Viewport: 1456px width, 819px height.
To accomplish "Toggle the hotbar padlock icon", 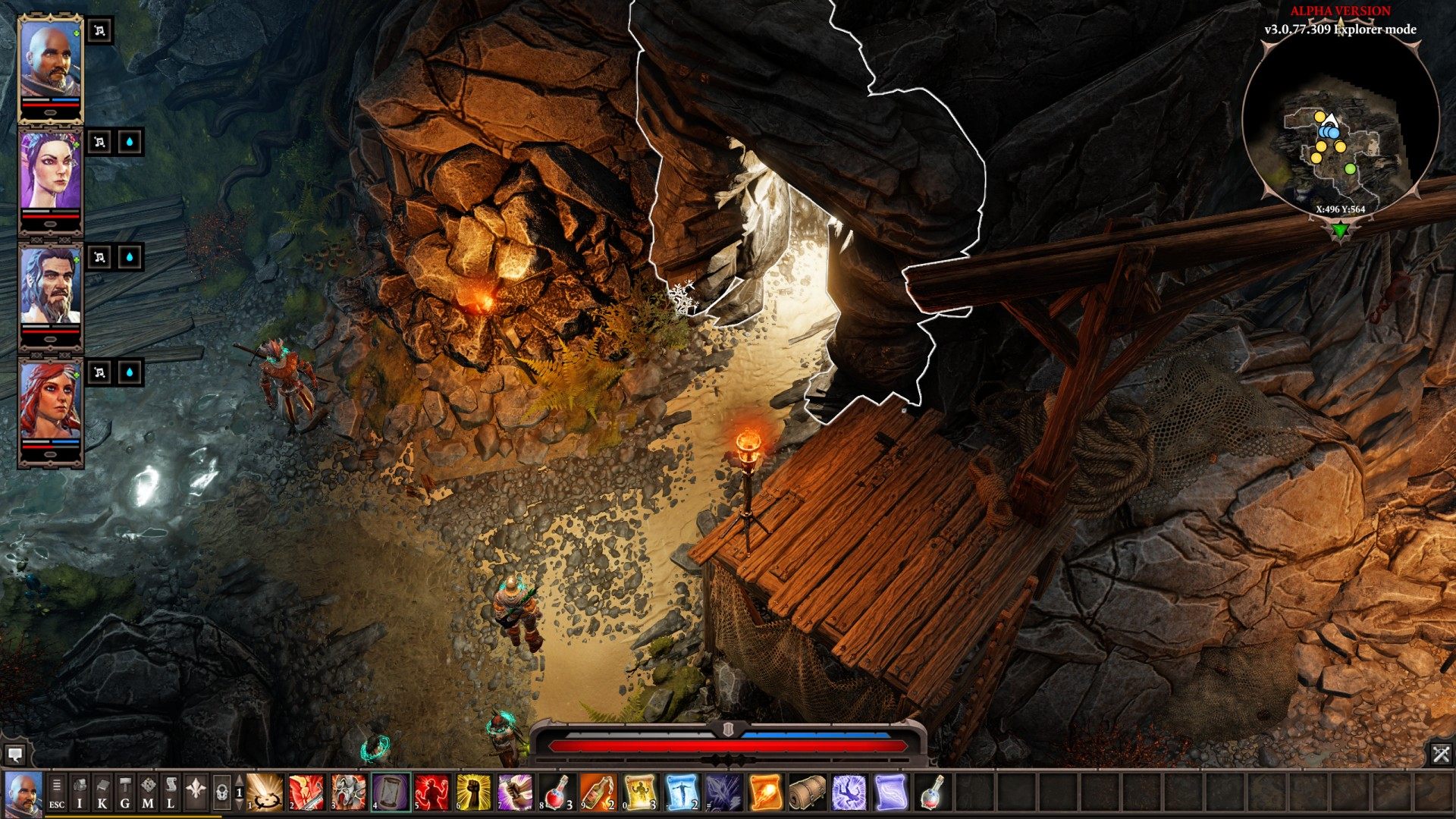I will pos(221,792).
